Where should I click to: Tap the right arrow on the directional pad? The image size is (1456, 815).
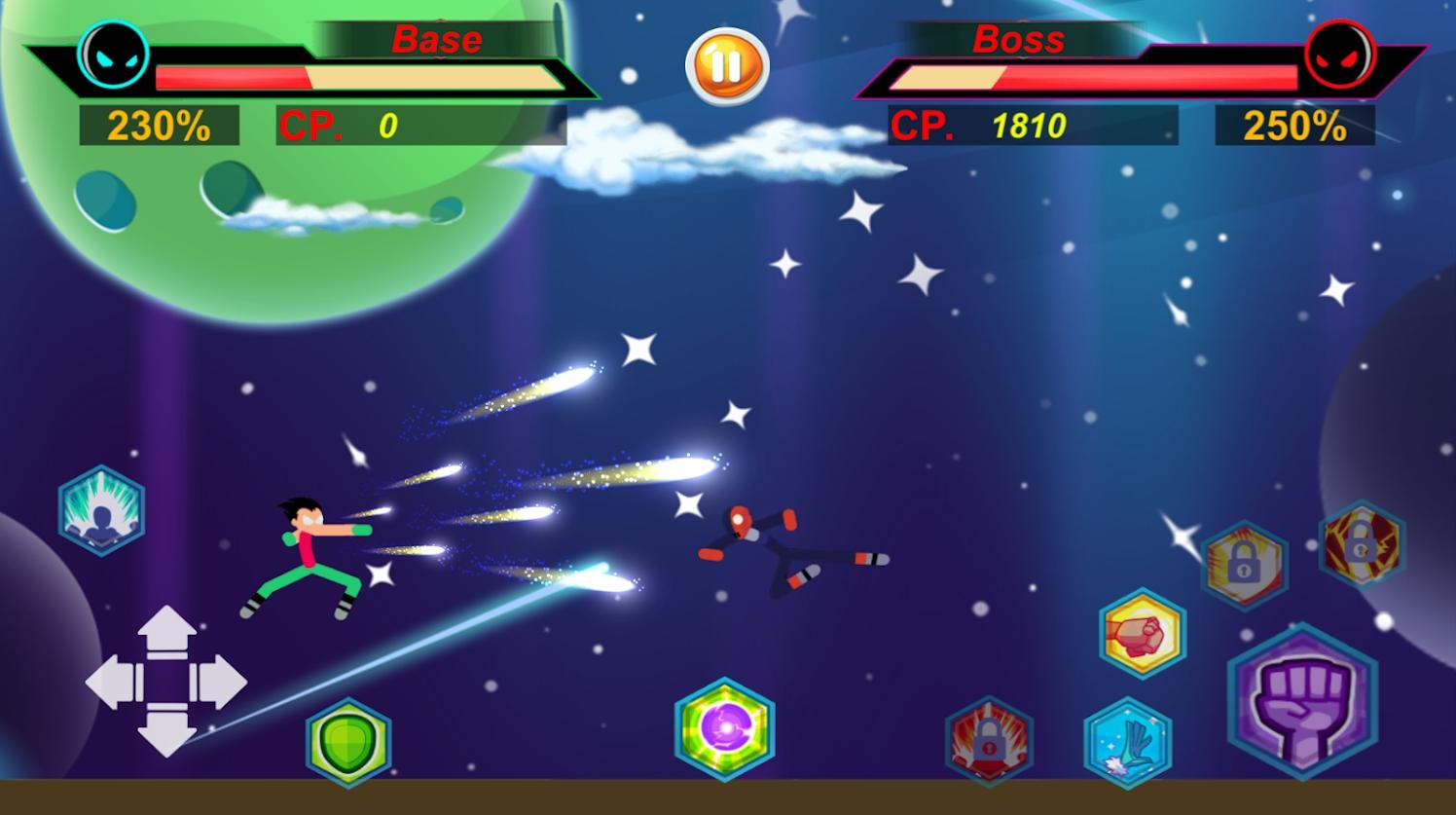point(220,682)
